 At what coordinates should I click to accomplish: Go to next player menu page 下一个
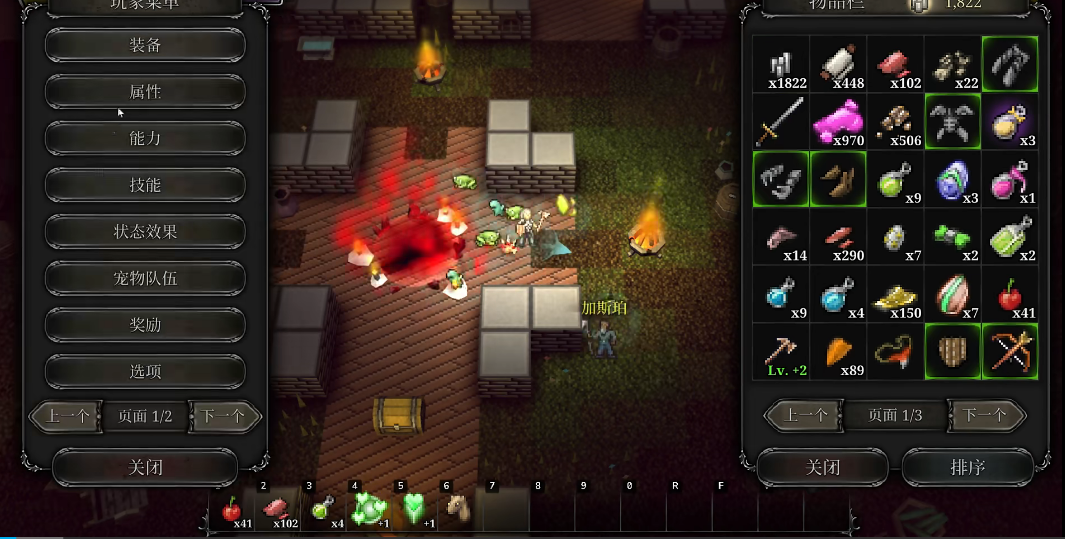point(224,416)
